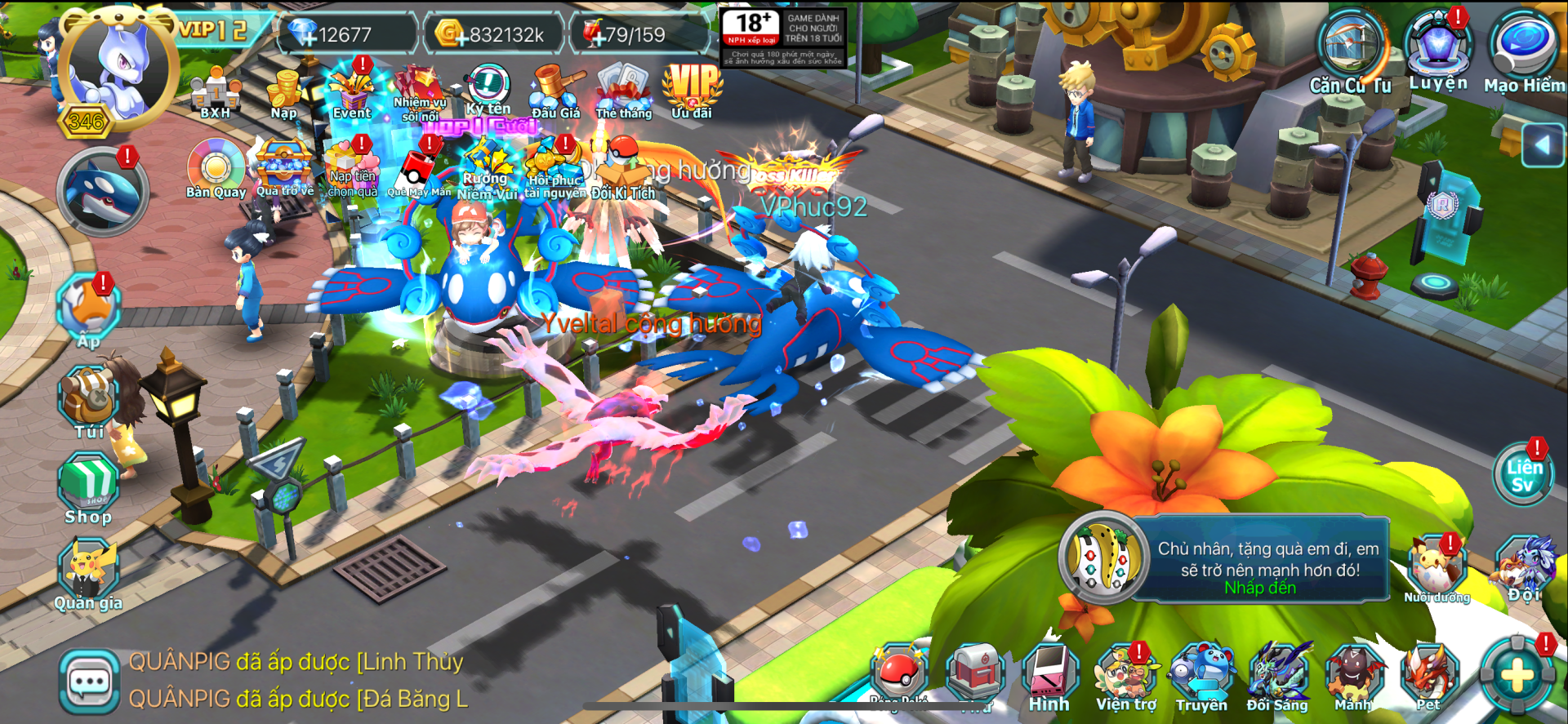Viewport: 1568px width, 724px height.
Task: Open the Shop icon
Action: point(88,488)
